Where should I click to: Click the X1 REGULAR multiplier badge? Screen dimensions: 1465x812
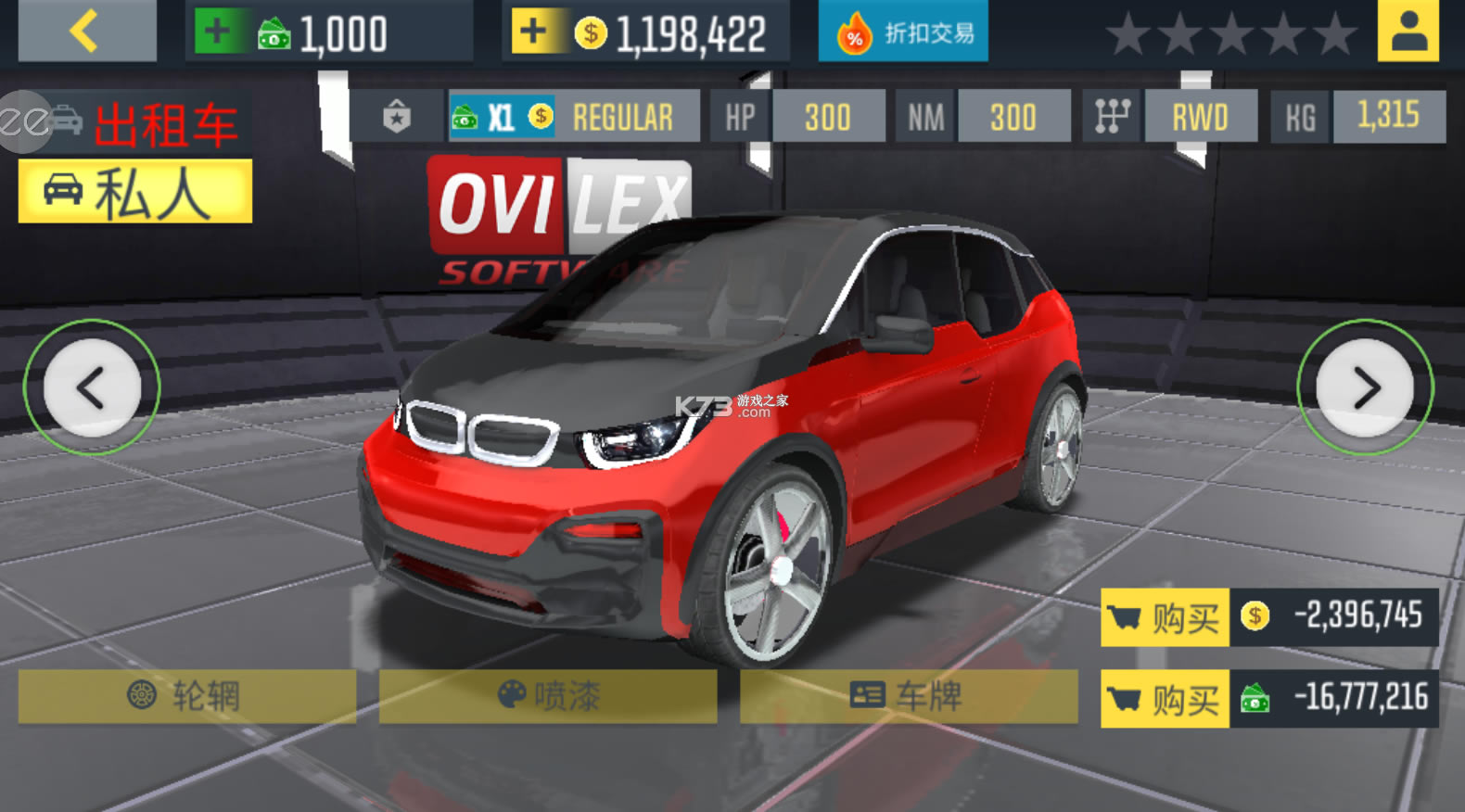[x=573, y=117]
